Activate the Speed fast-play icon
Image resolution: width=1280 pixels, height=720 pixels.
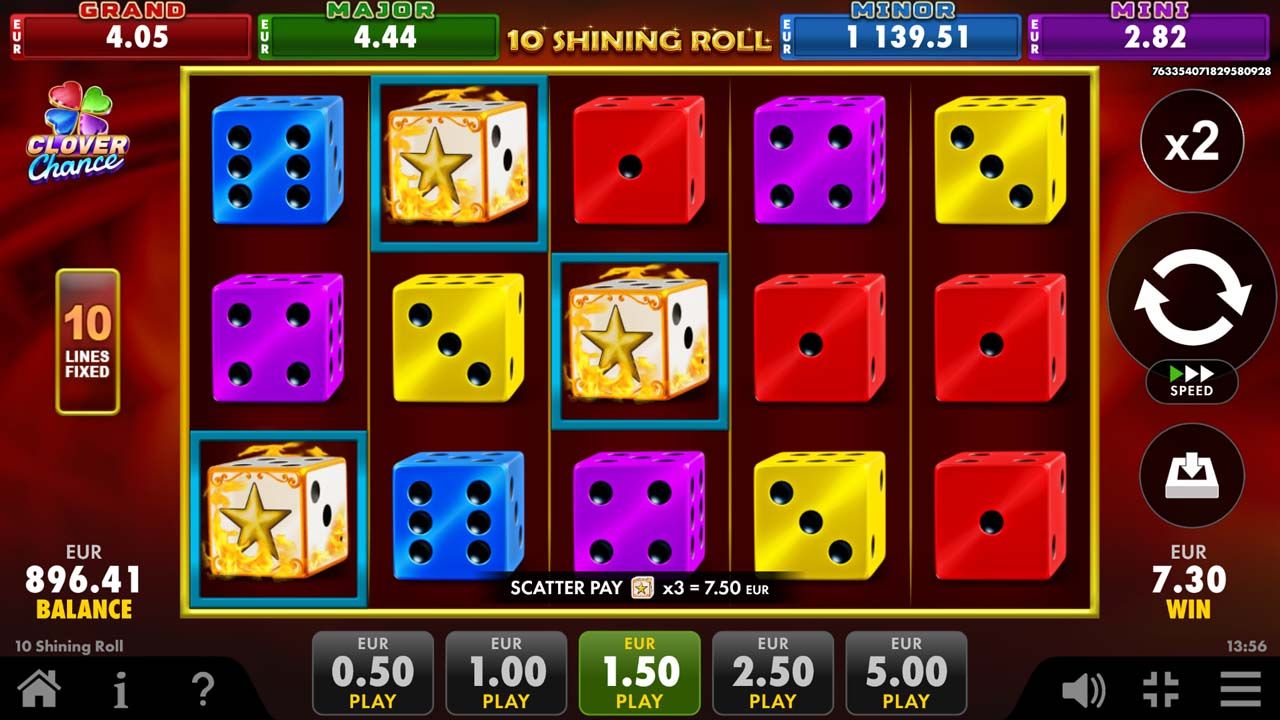coord(1190,382)
